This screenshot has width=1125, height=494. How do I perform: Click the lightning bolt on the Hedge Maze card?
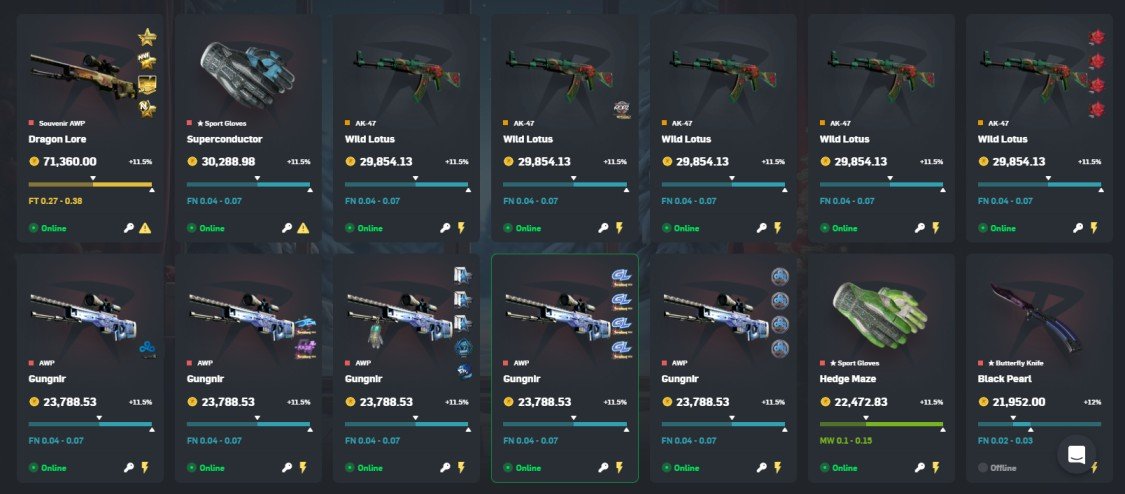coord(937,467)
